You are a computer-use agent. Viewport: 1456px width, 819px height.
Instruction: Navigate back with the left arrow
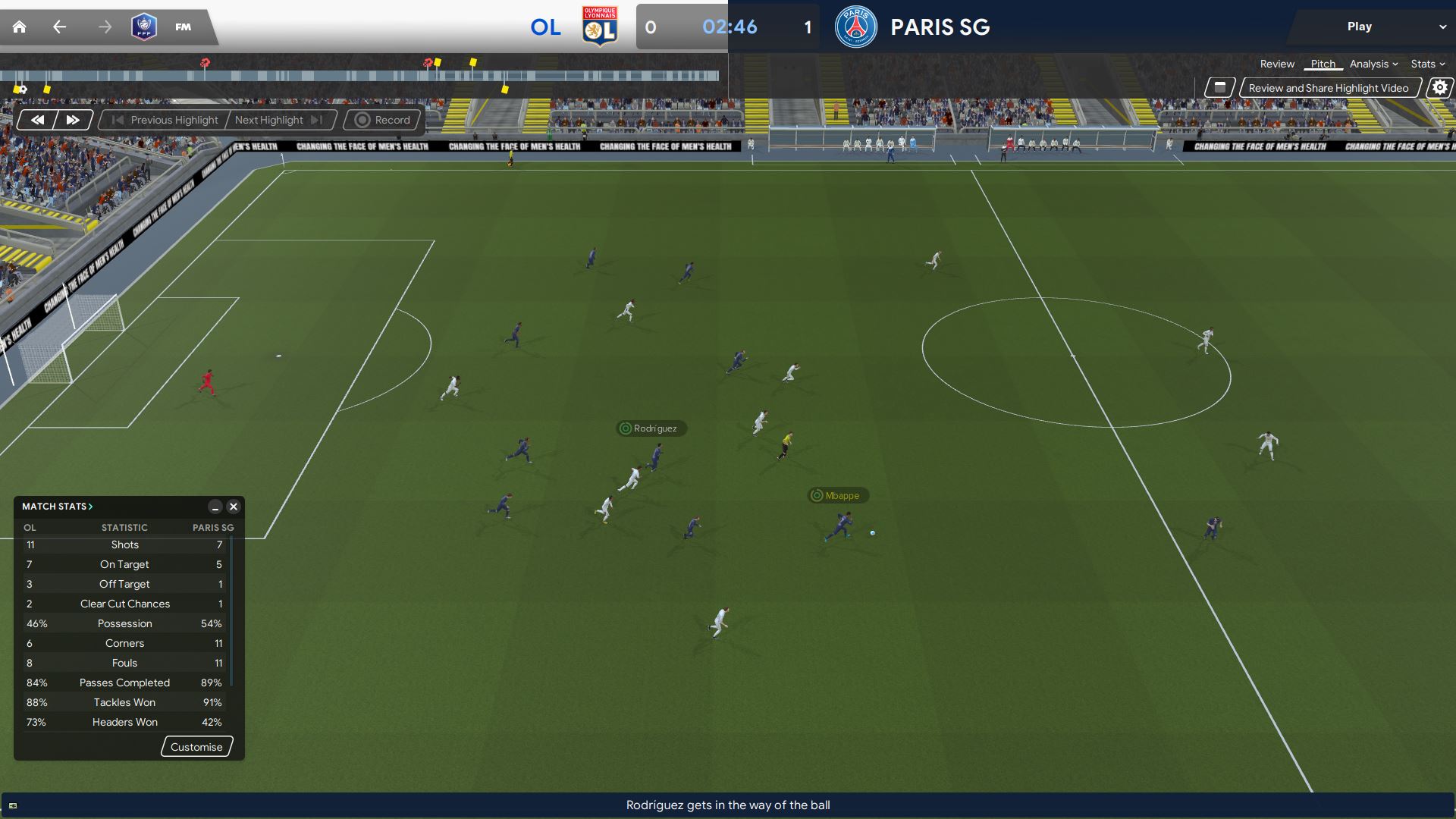tap(59, 27)
